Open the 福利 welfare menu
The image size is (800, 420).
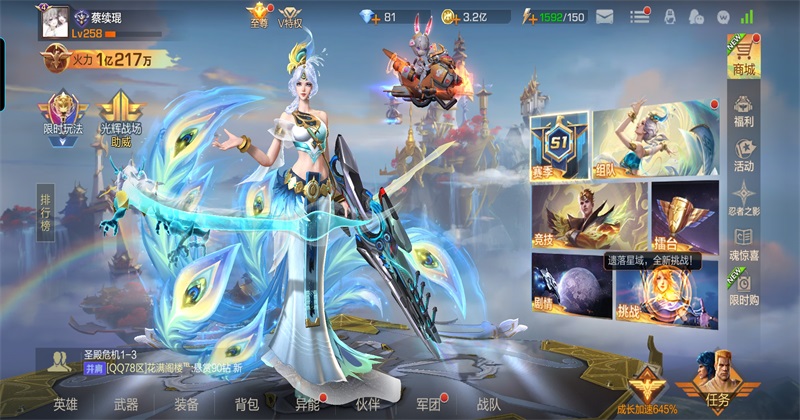743,110
